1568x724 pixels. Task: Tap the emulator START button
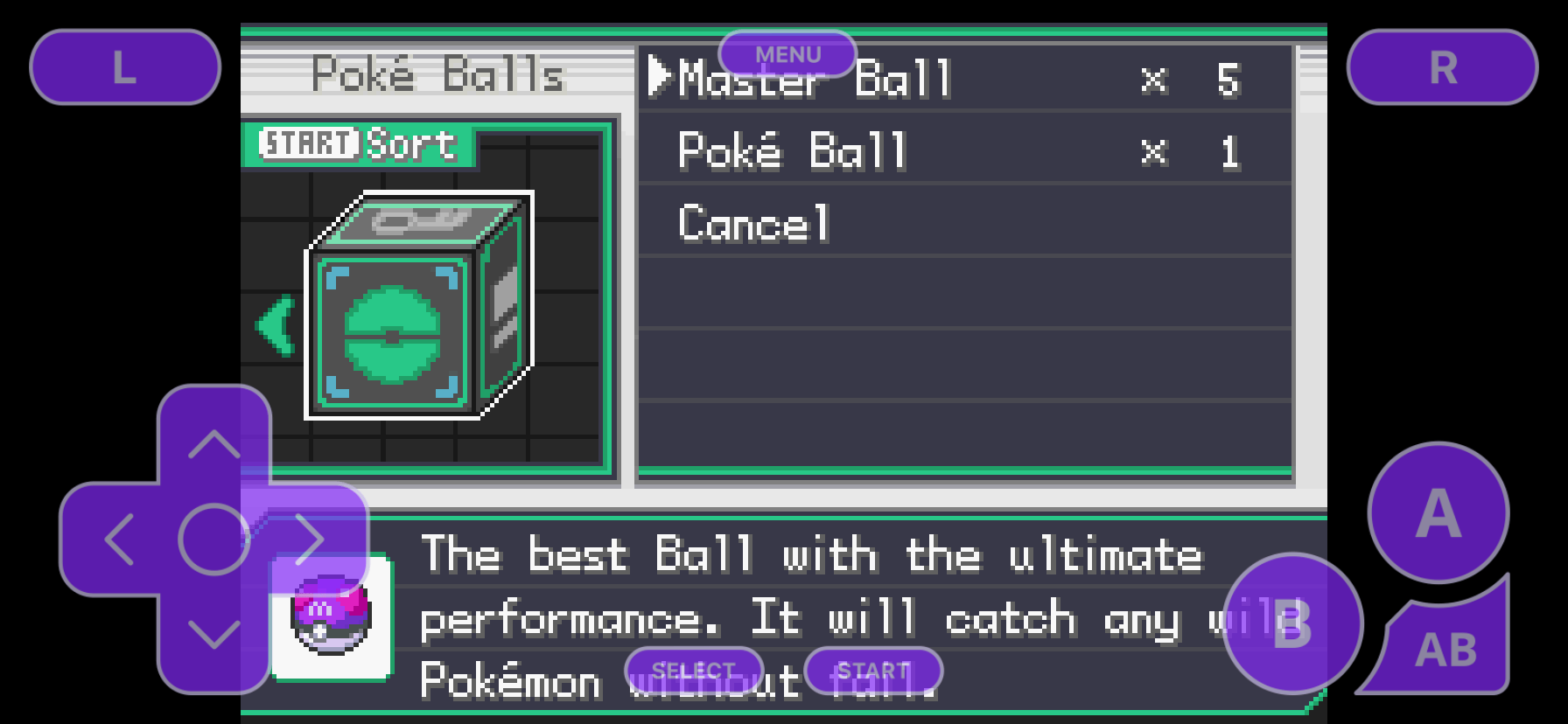click(x=873, y=671)
